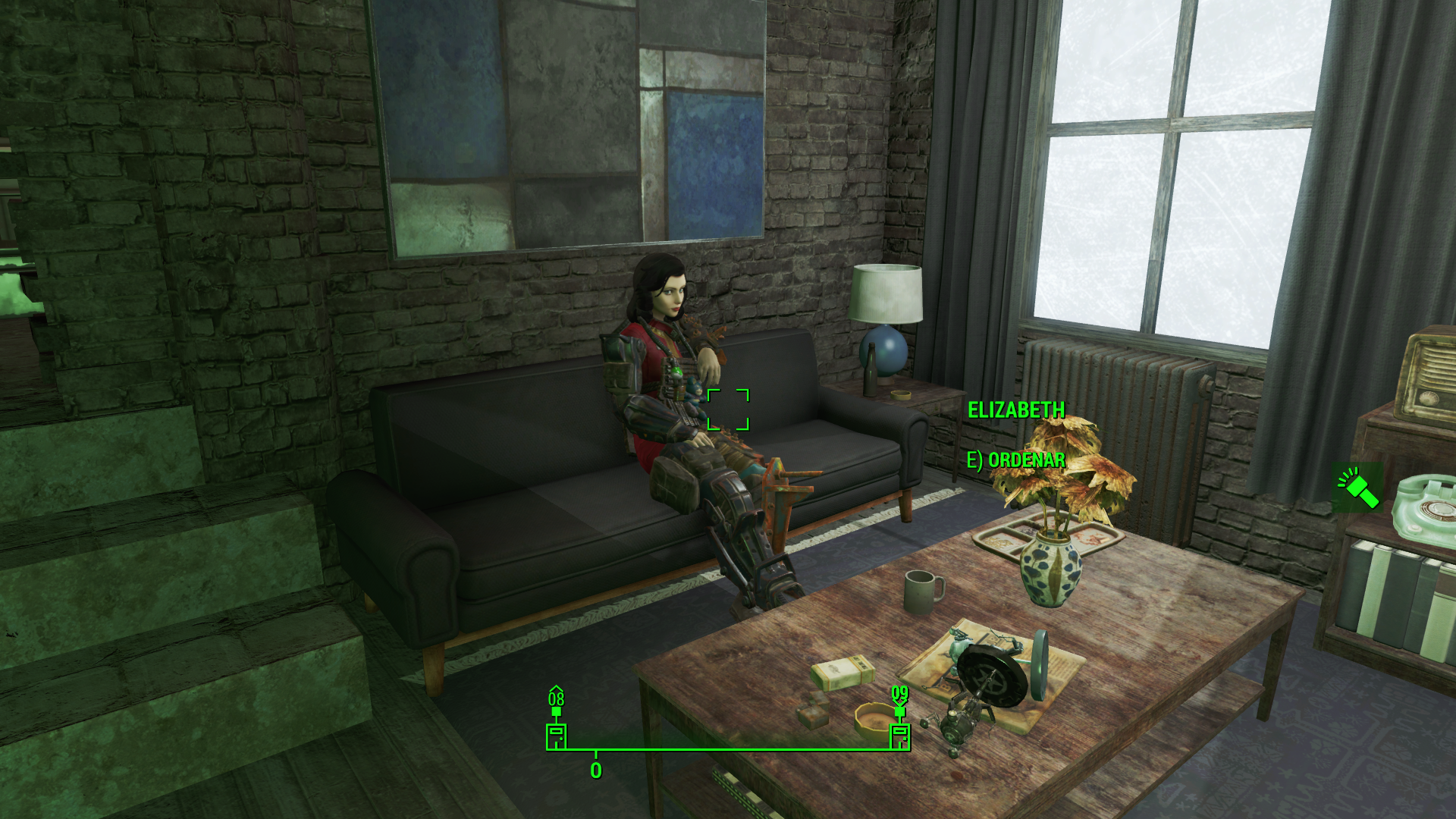Toggle the green flashlight icon
Screen dimensions: 1456x819
coord(1357,488)
